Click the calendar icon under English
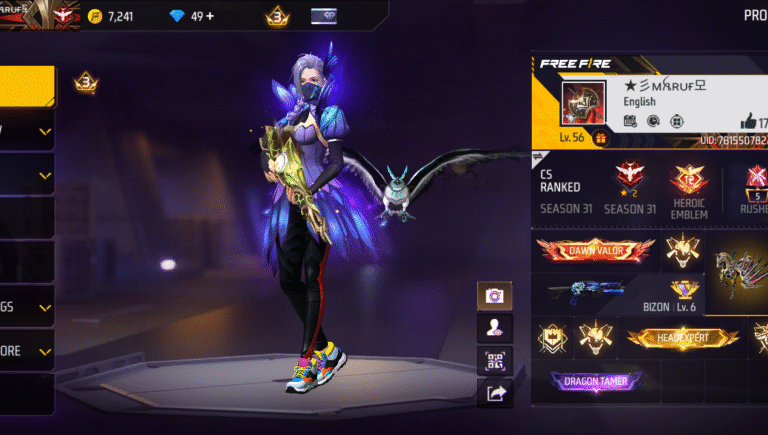Viewport: 768px width, 435px height. [x=630, y=121]
